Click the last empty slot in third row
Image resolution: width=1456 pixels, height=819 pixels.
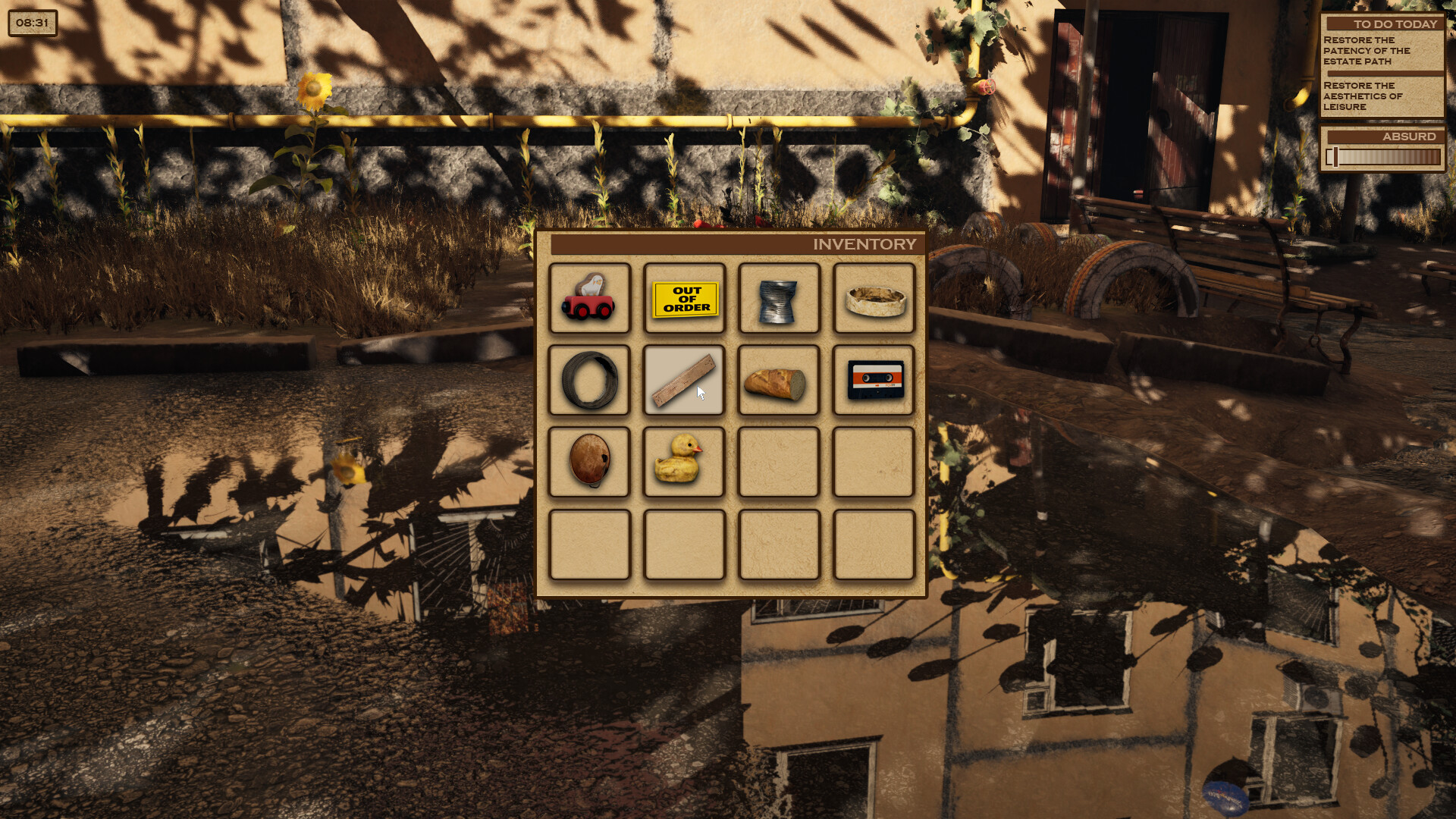point(873,463)
